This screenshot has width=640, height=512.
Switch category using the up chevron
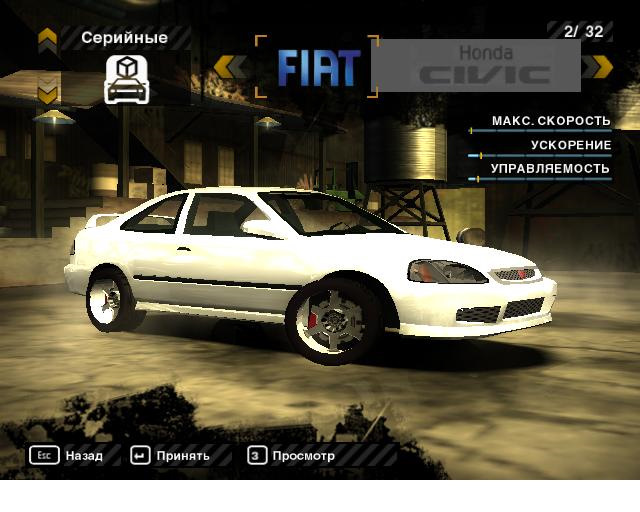coord(47,39)
